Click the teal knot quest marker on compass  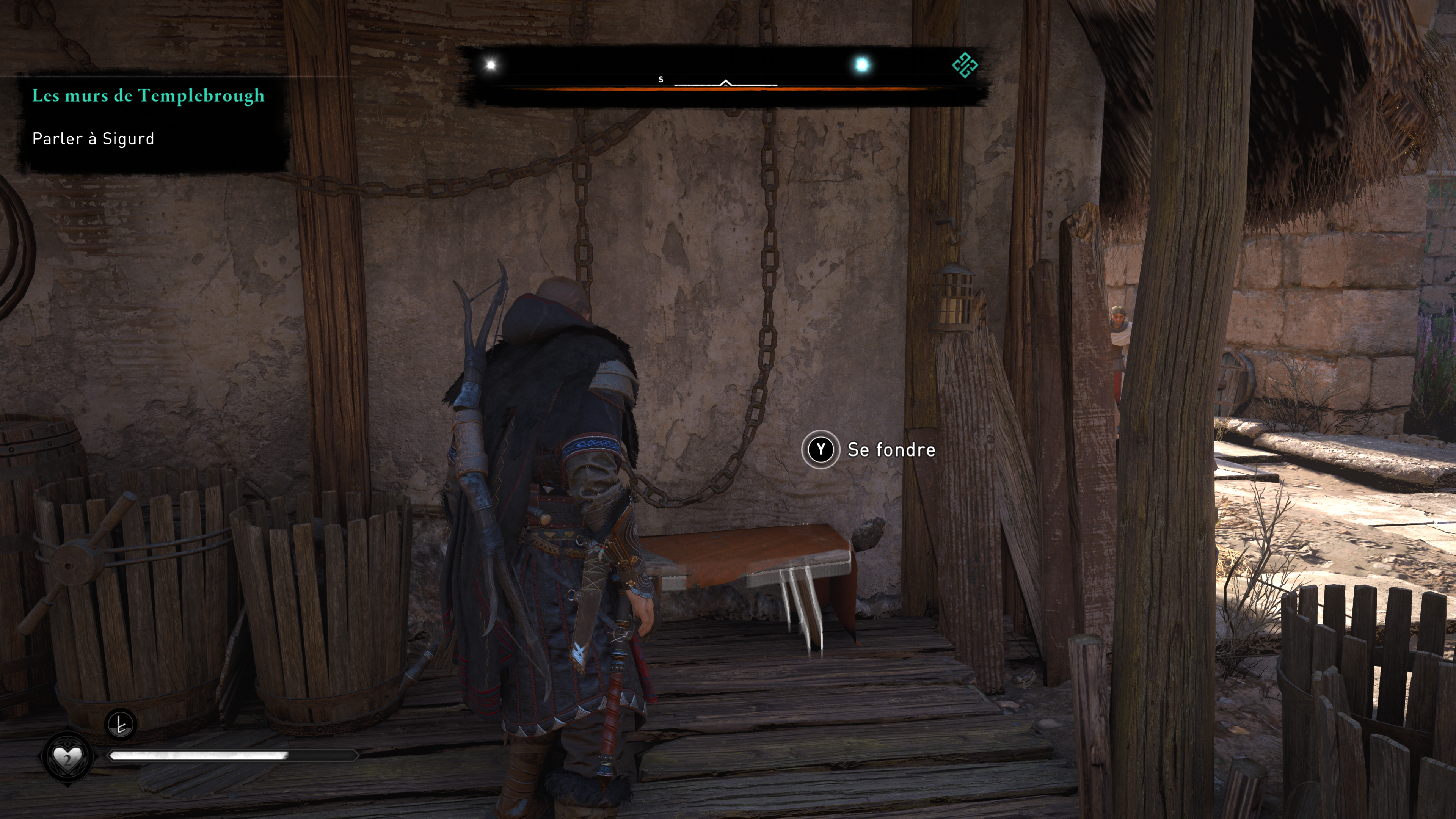point(964,65)
